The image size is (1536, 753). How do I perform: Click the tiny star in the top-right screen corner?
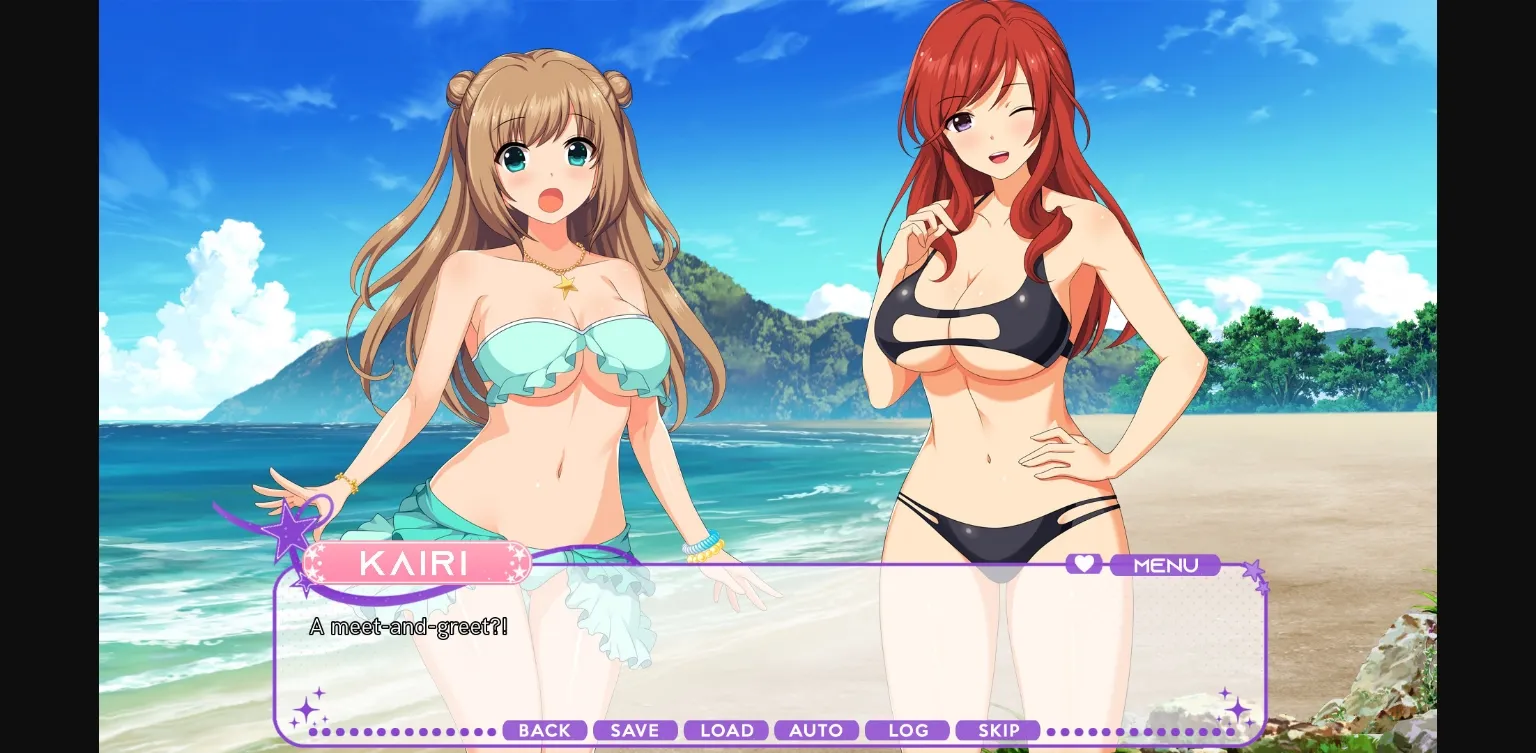point(1264,588)
